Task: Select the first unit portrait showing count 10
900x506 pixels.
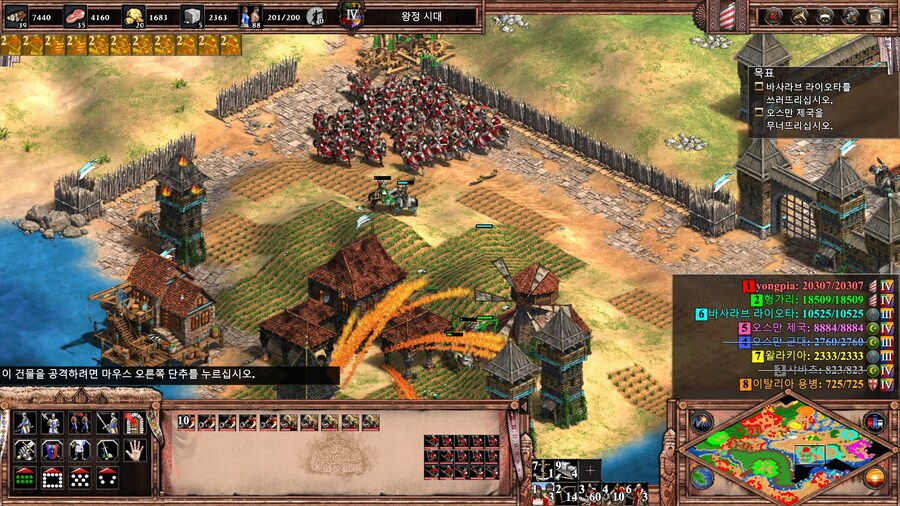Action: click(184, 422)
